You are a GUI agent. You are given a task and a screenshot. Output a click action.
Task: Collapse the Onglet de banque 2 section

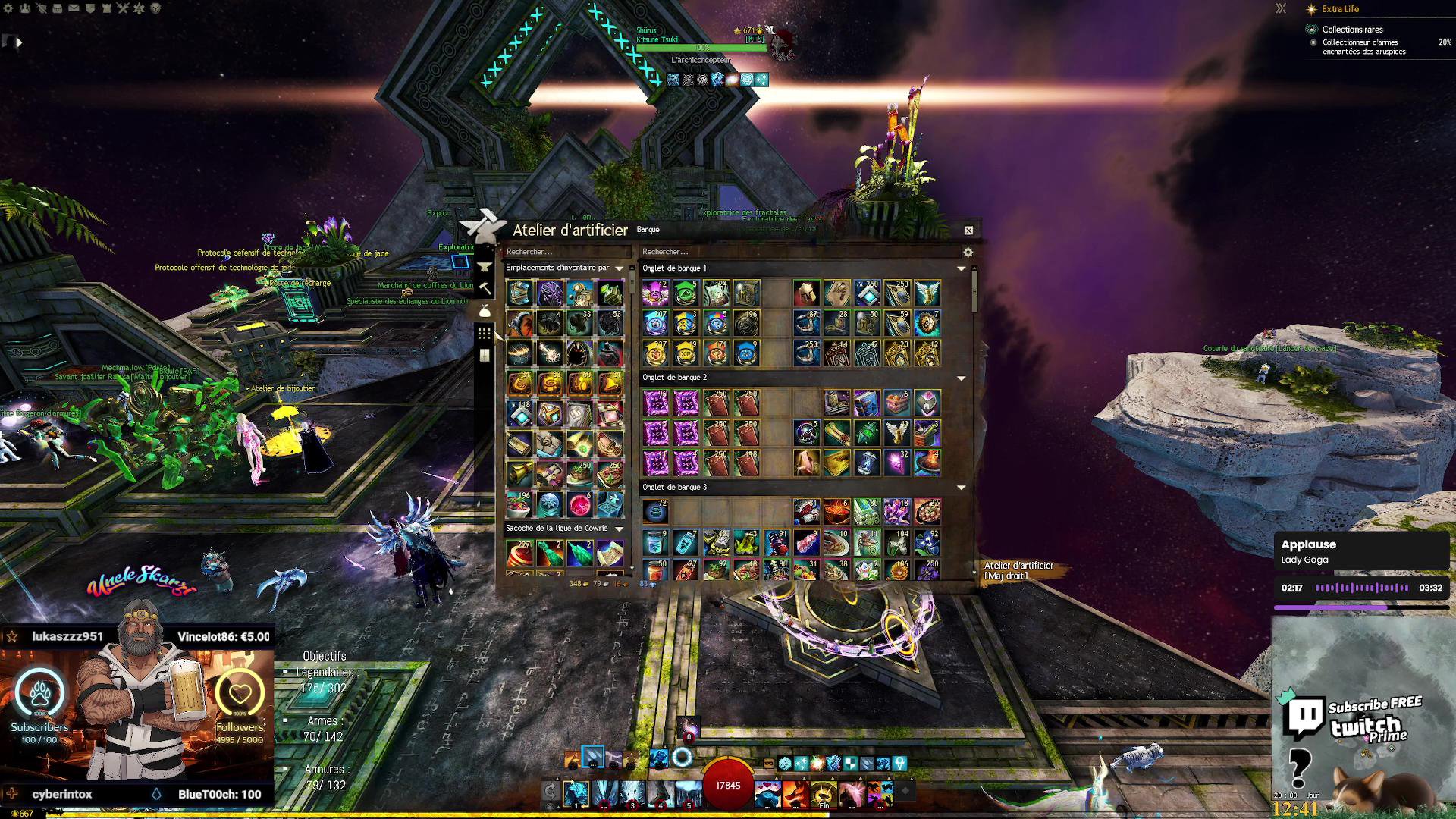[x=961, y=378]
